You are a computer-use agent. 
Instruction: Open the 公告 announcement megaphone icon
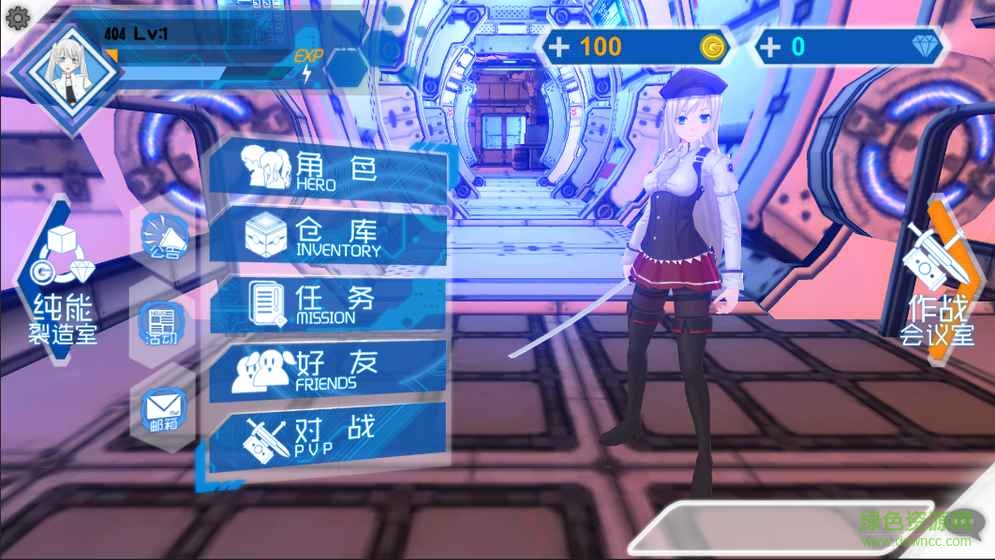click(x=162, y=240)
